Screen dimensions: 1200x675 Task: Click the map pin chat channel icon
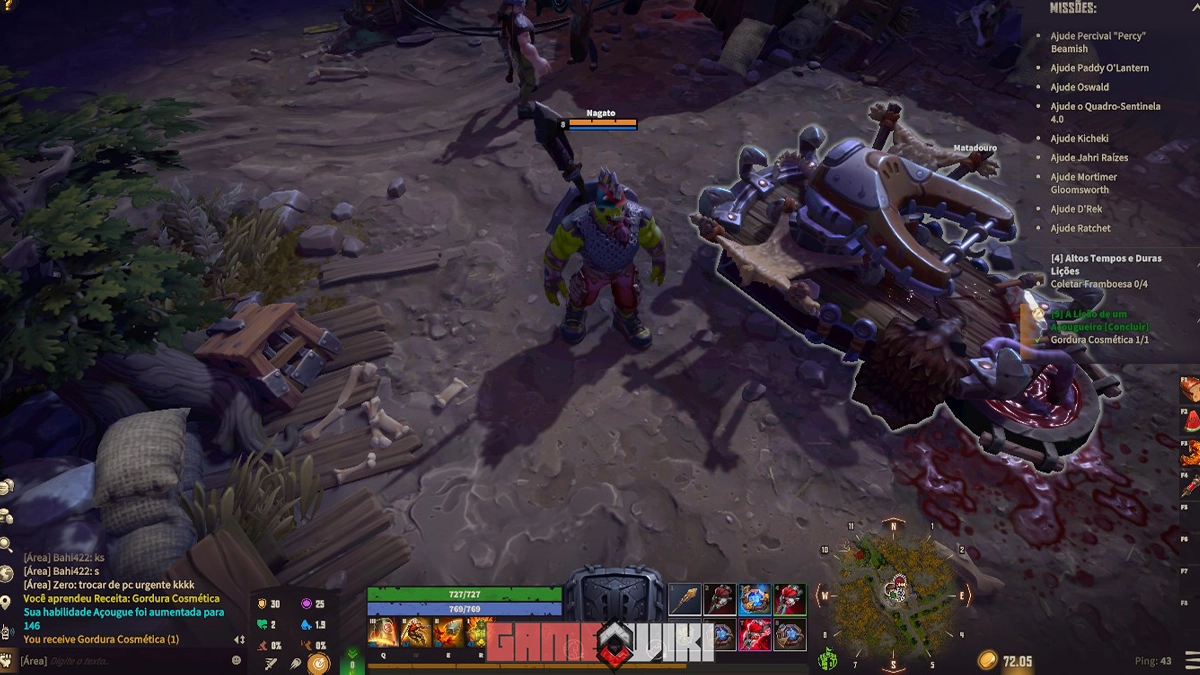click(7, 602)
